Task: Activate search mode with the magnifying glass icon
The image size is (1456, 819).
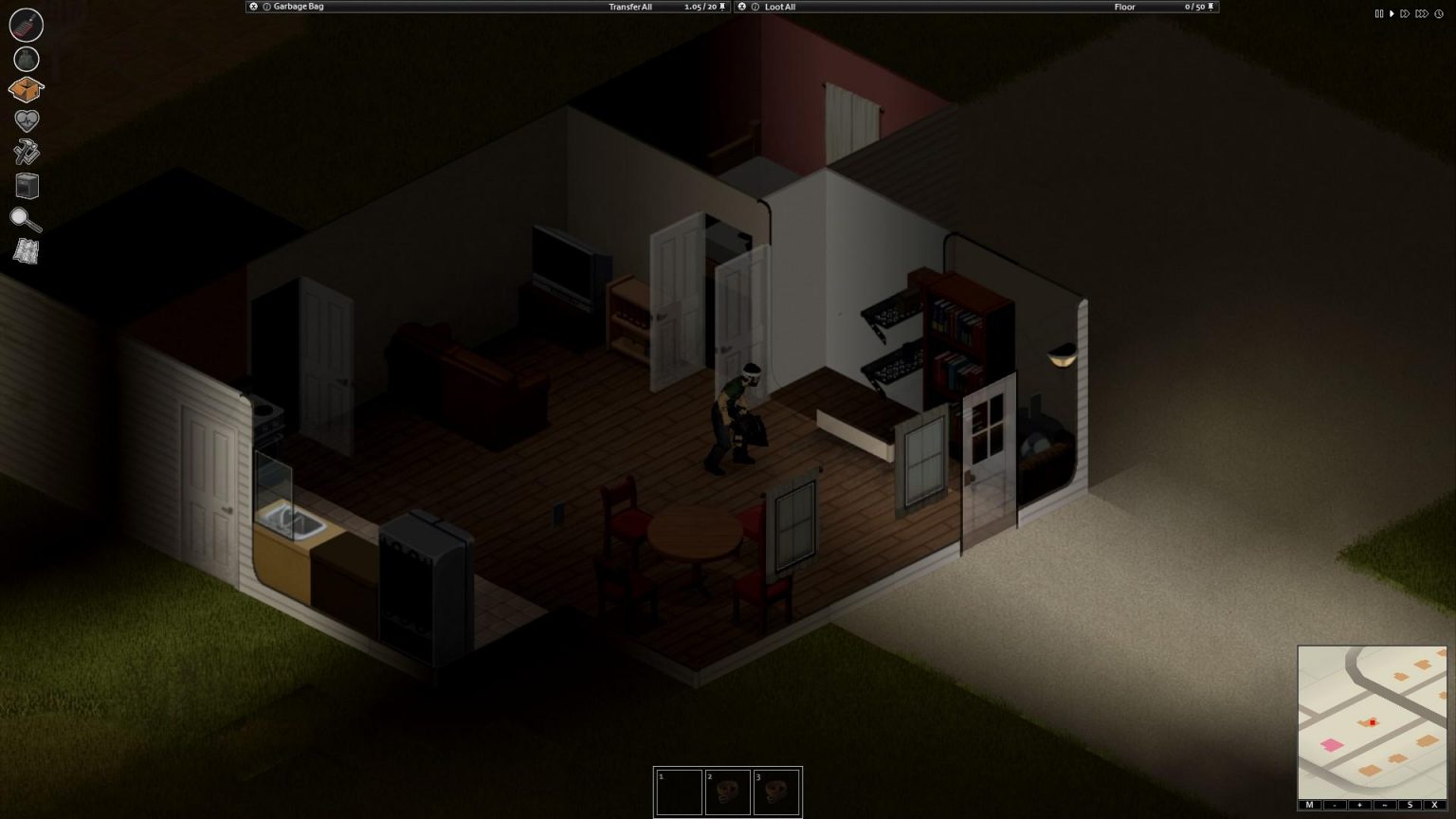Action: click(x=26, y=219)
